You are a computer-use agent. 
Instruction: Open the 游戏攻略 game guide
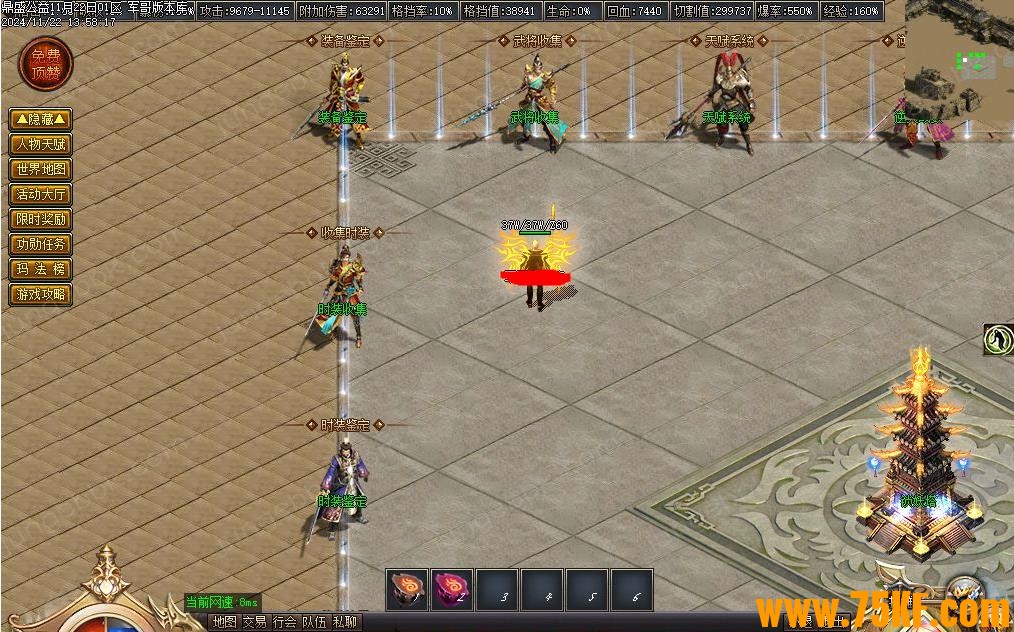(41, 294)
